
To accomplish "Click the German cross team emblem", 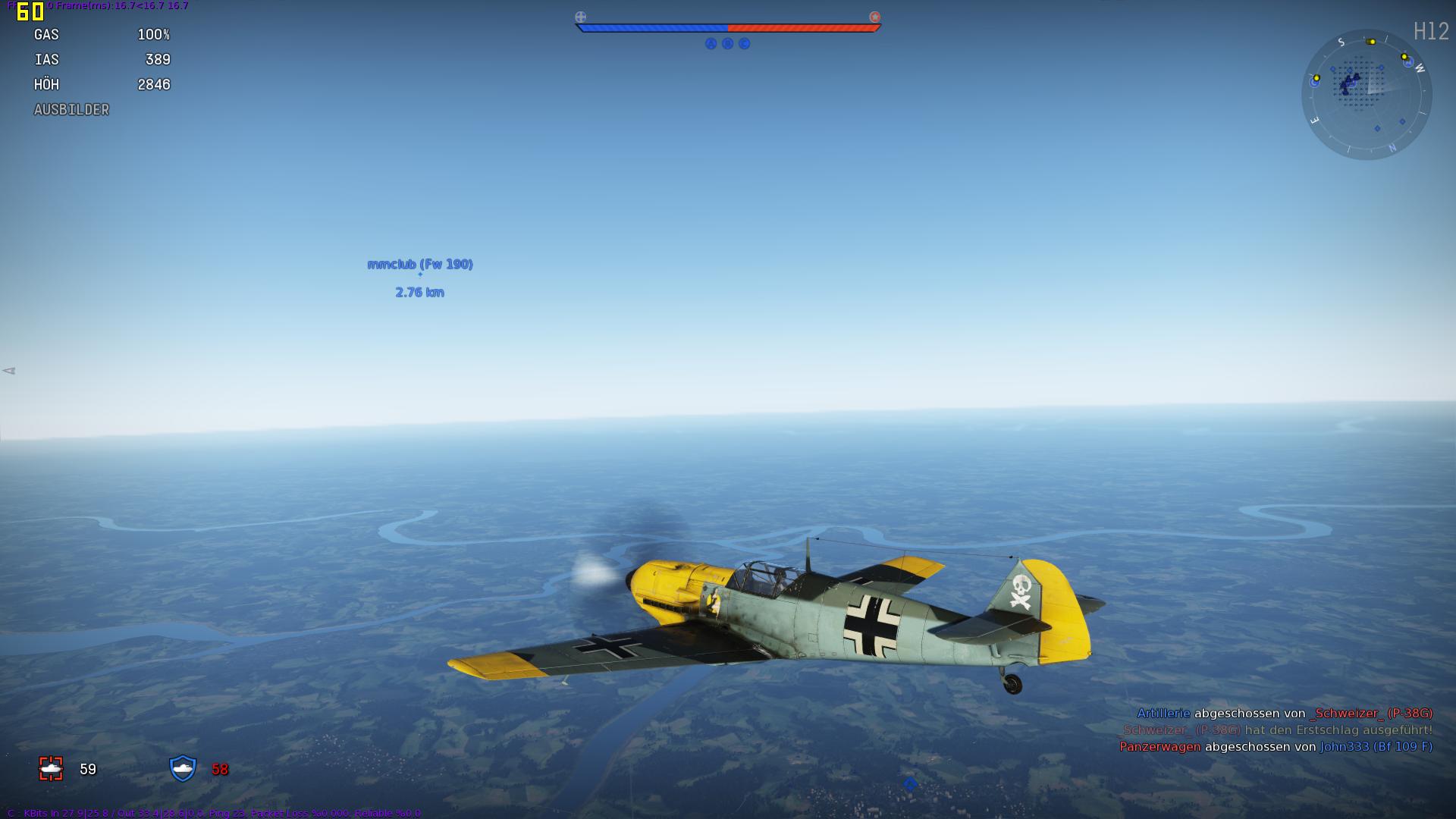I will (x=580, y=17).
